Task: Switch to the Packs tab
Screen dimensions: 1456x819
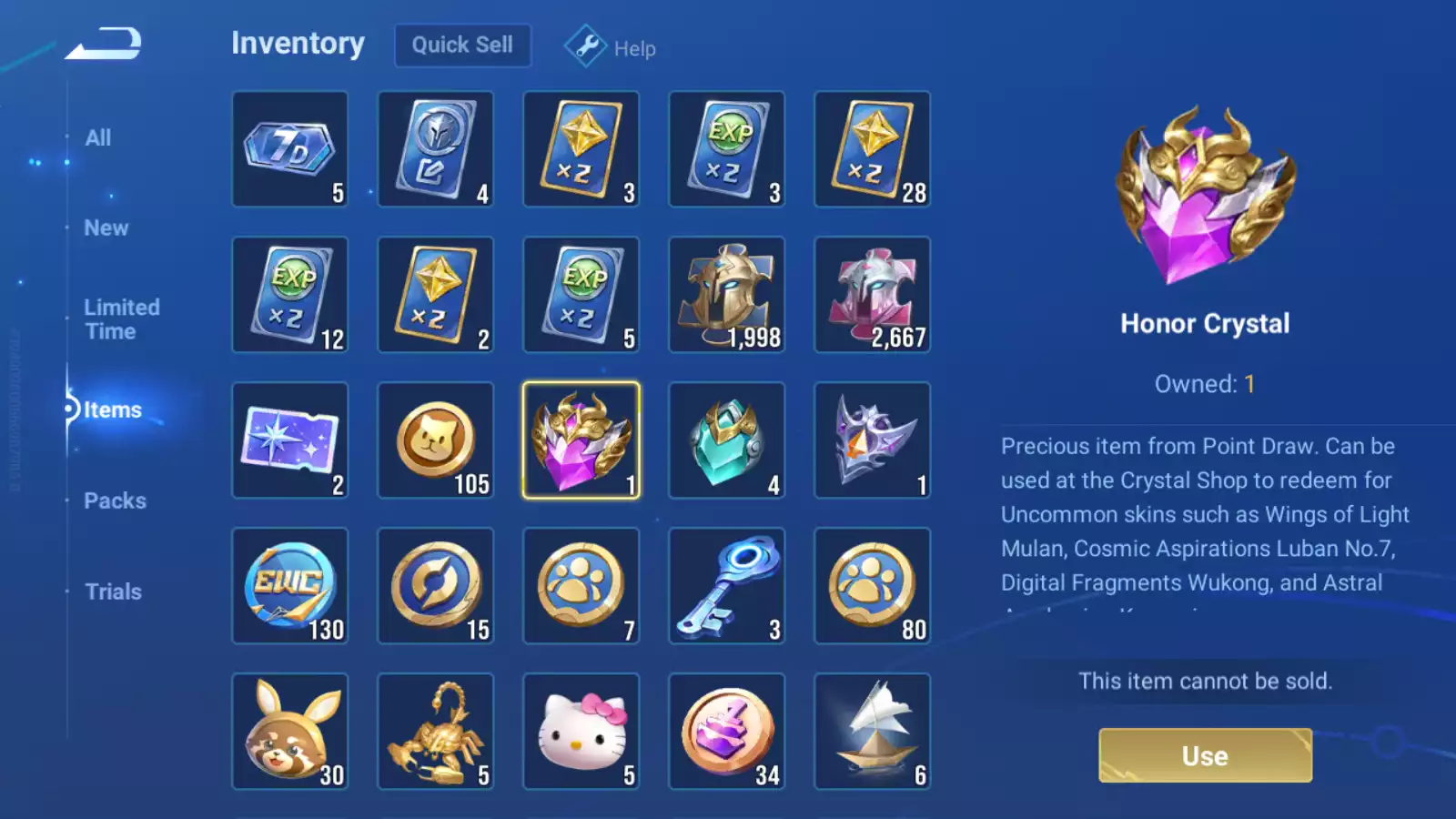Action: (x=116, y=500)
